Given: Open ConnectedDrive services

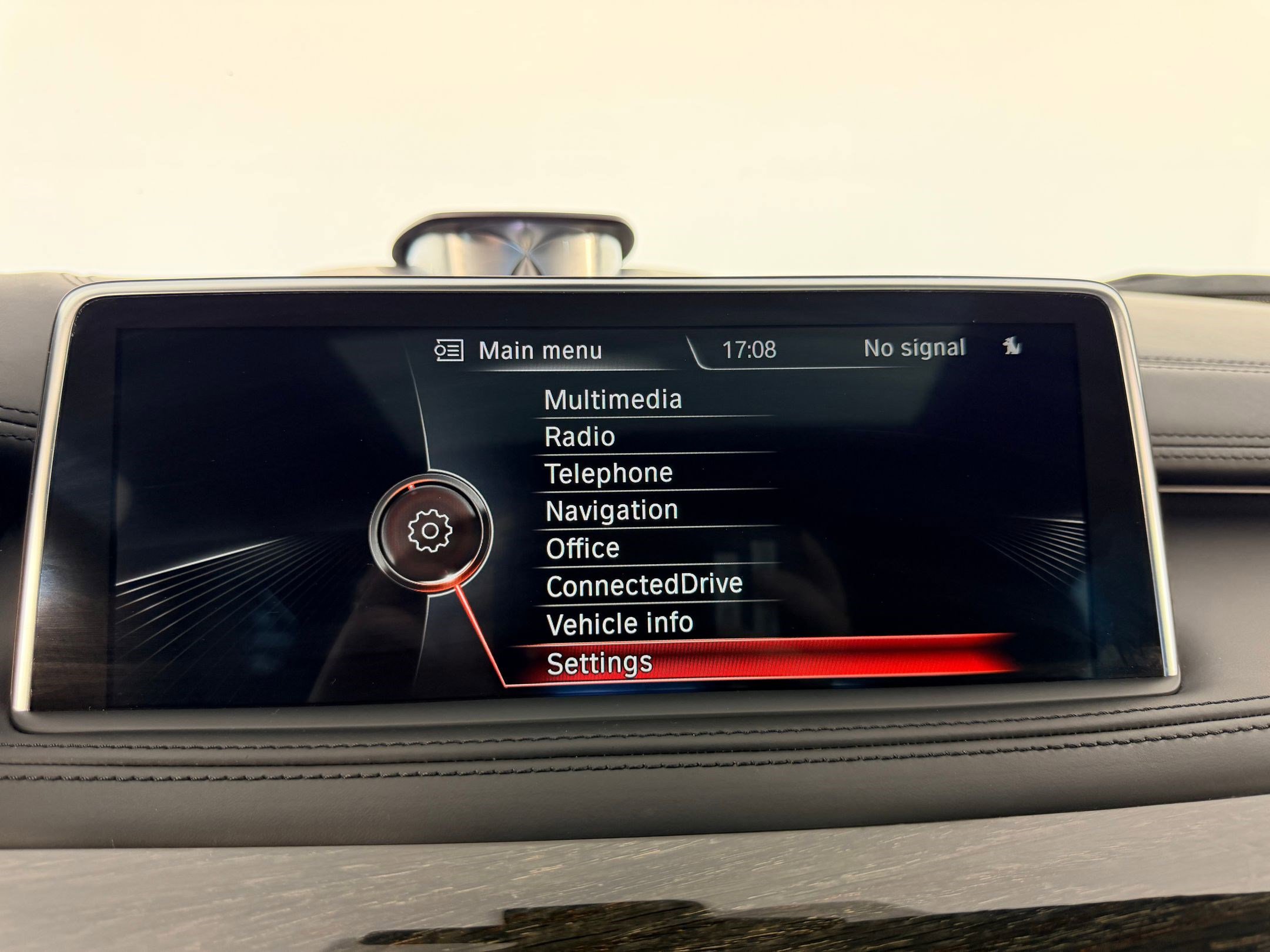Looking at the screenshot, I should (645, 585).
